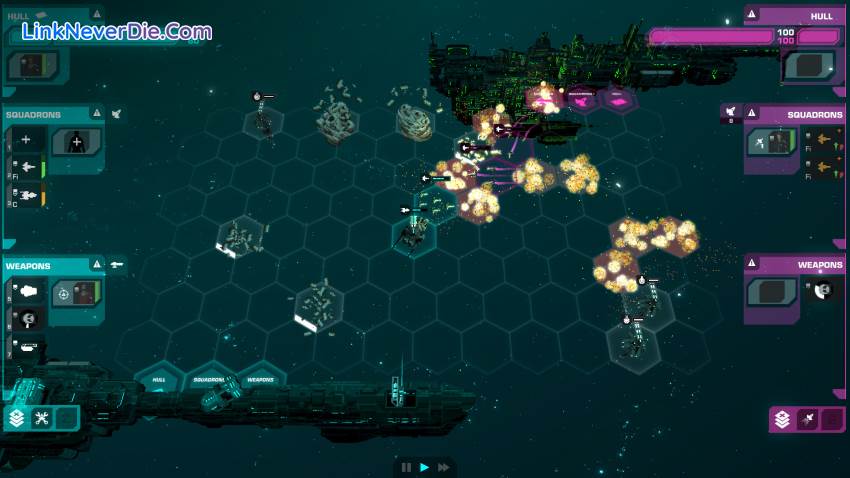Collapse the enemy Squadrons panel
The image size is (850, 478).
(x=753, y=114)
